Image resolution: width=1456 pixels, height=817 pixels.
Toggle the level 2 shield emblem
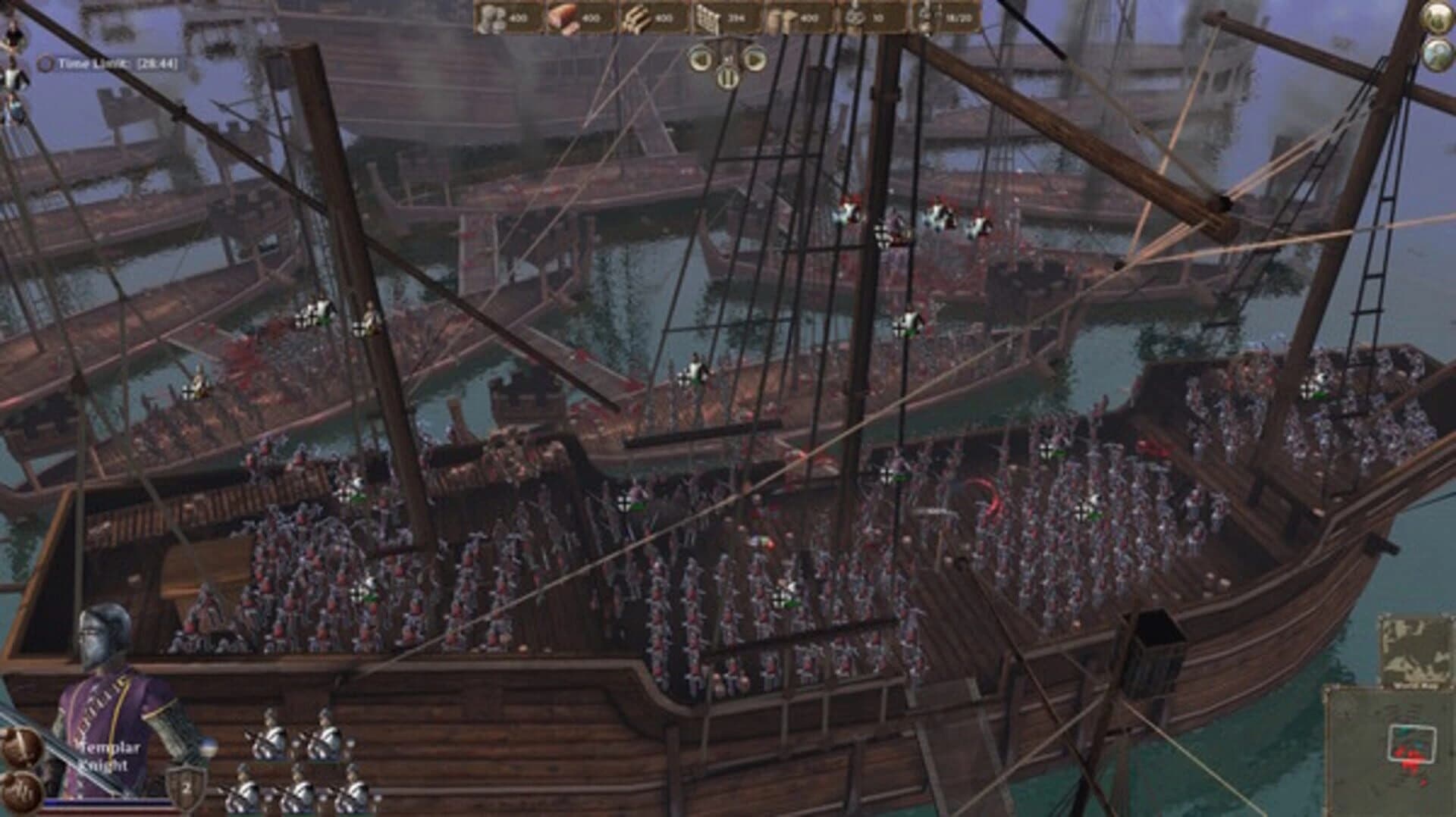click(x=186, y=784)
